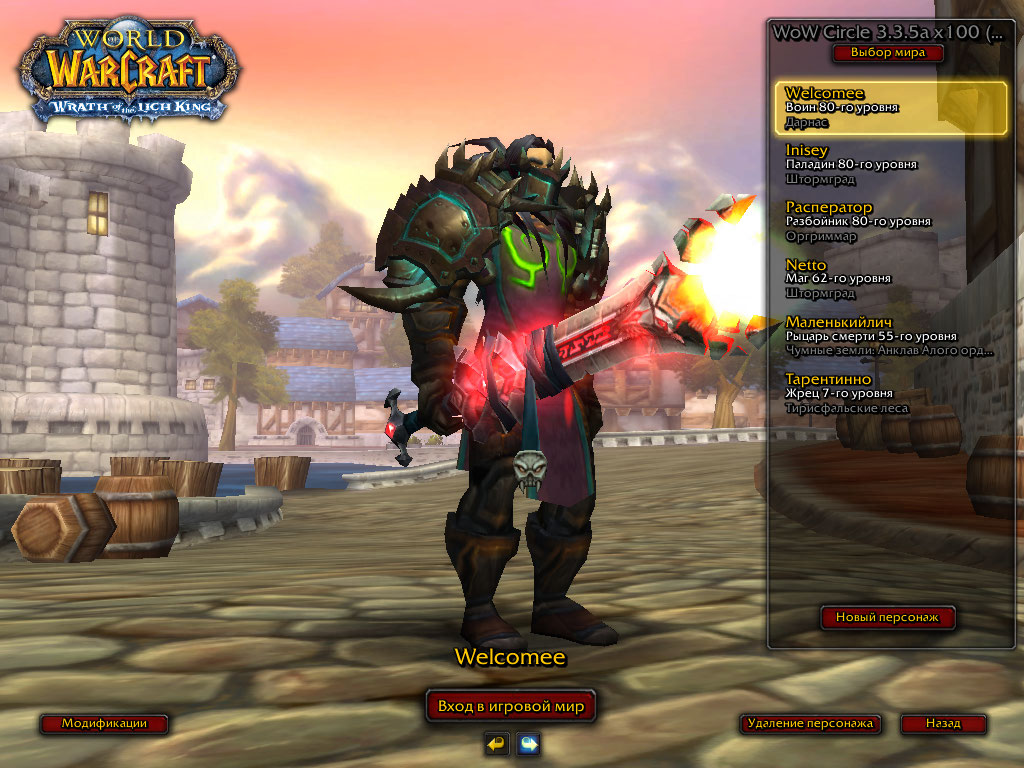Open the Выбор мира realm selection
1024x768 pixels.
point(888,53)
